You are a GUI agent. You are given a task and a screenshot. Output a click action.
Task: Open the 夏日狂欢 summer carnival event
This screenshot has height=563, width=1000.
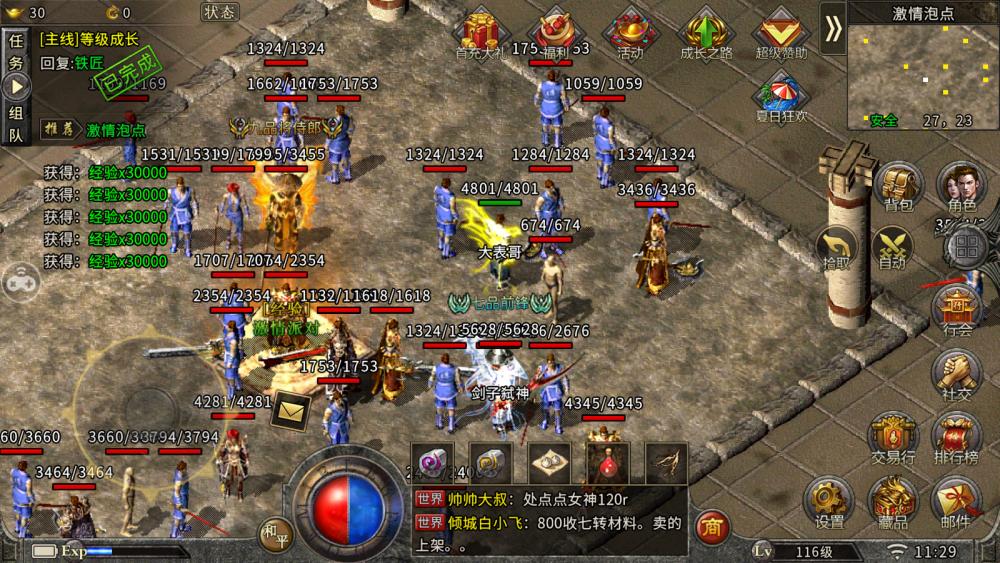(781, 98)
